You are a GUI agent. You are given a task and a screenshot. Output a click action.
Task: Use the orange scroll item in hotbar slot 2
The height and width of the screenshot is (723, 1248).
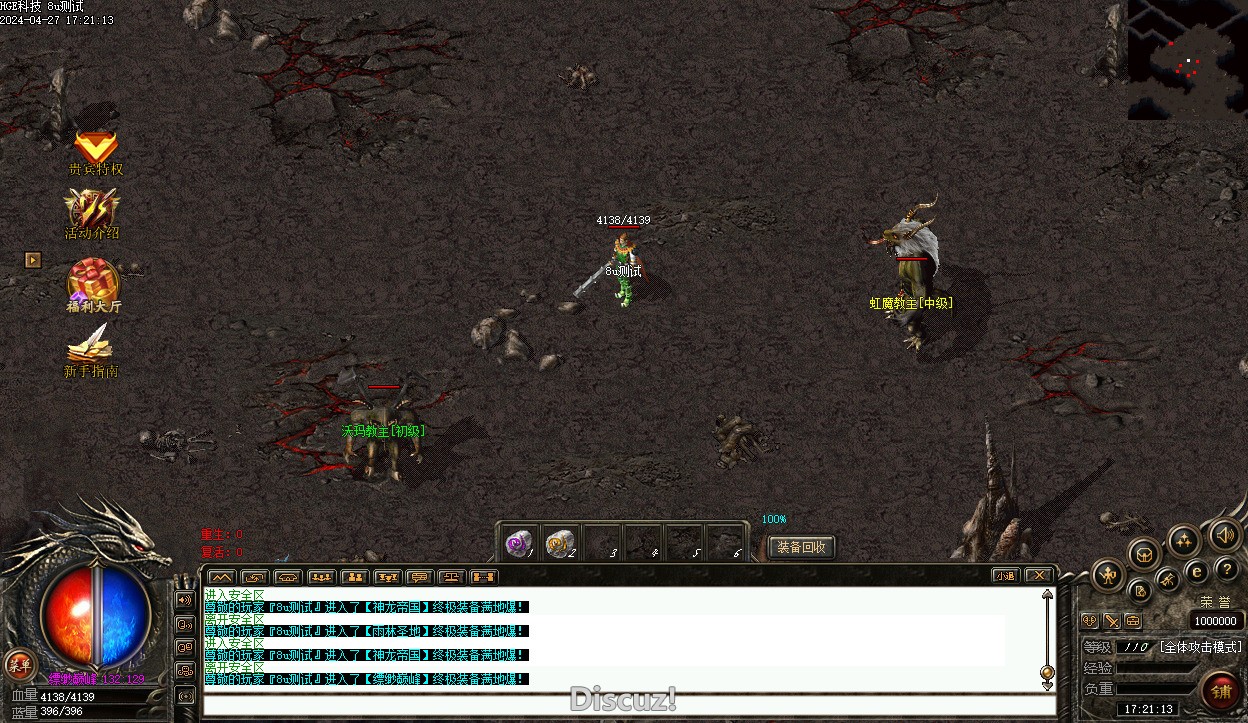(560, 543)
